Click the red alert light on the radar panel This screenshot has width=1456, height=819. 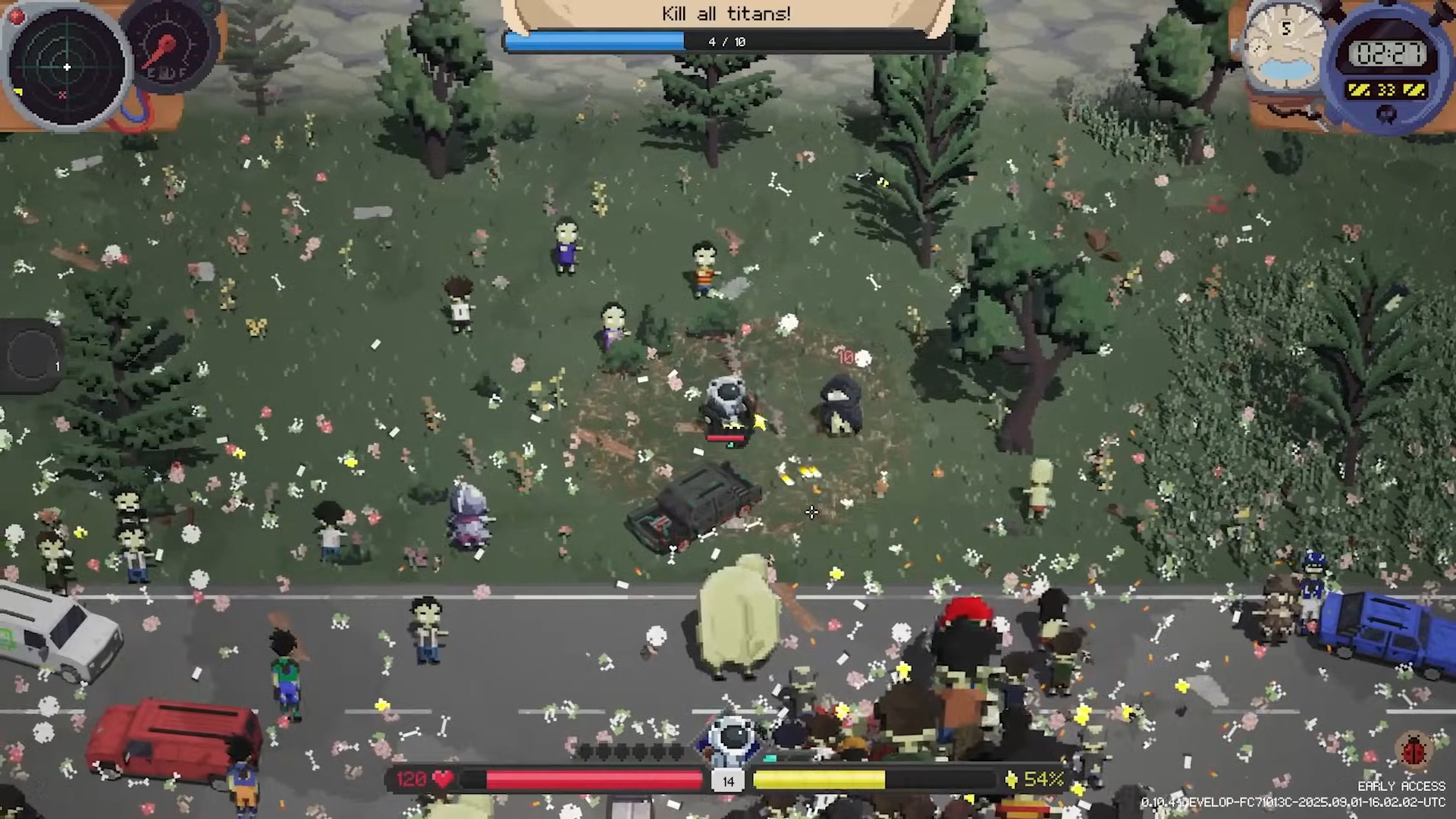17,17
